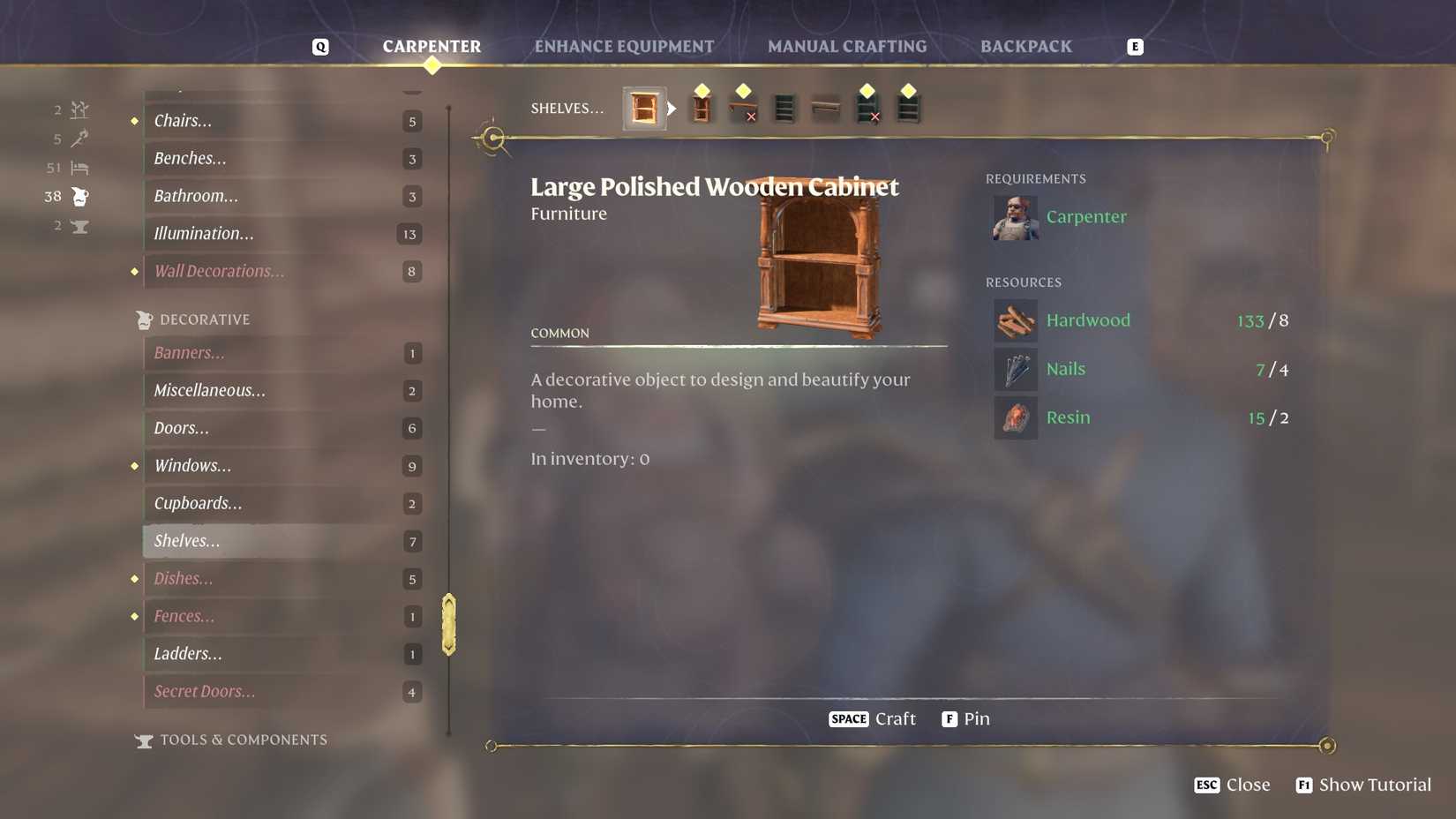Viewport: 1456px width, 819px height.
Task: Select the wall shelf recipe with red X
Action: pyautogui.click(x=743, y=108)
